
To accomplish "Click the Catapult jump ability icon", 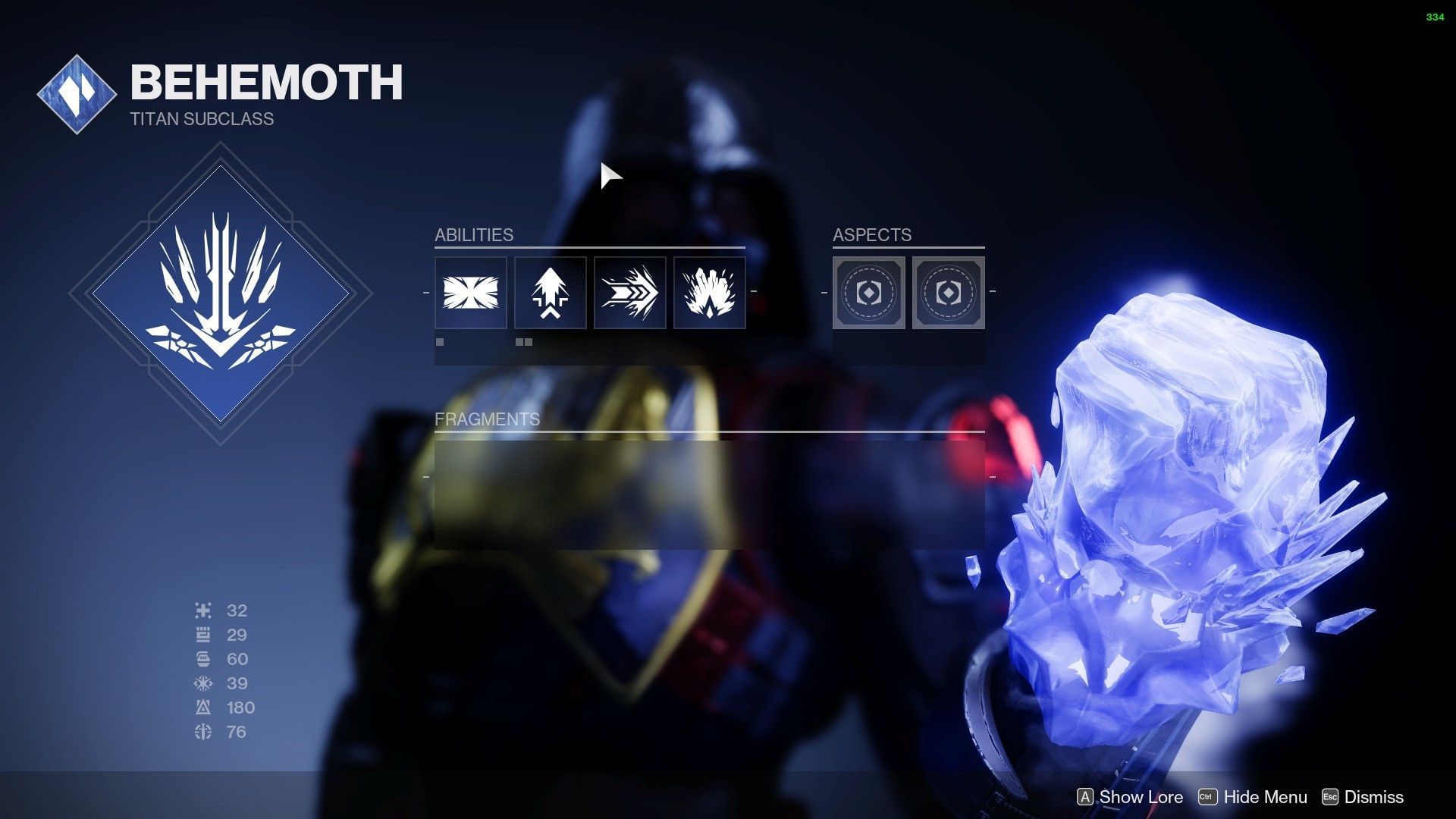I will tap(550, 292).
